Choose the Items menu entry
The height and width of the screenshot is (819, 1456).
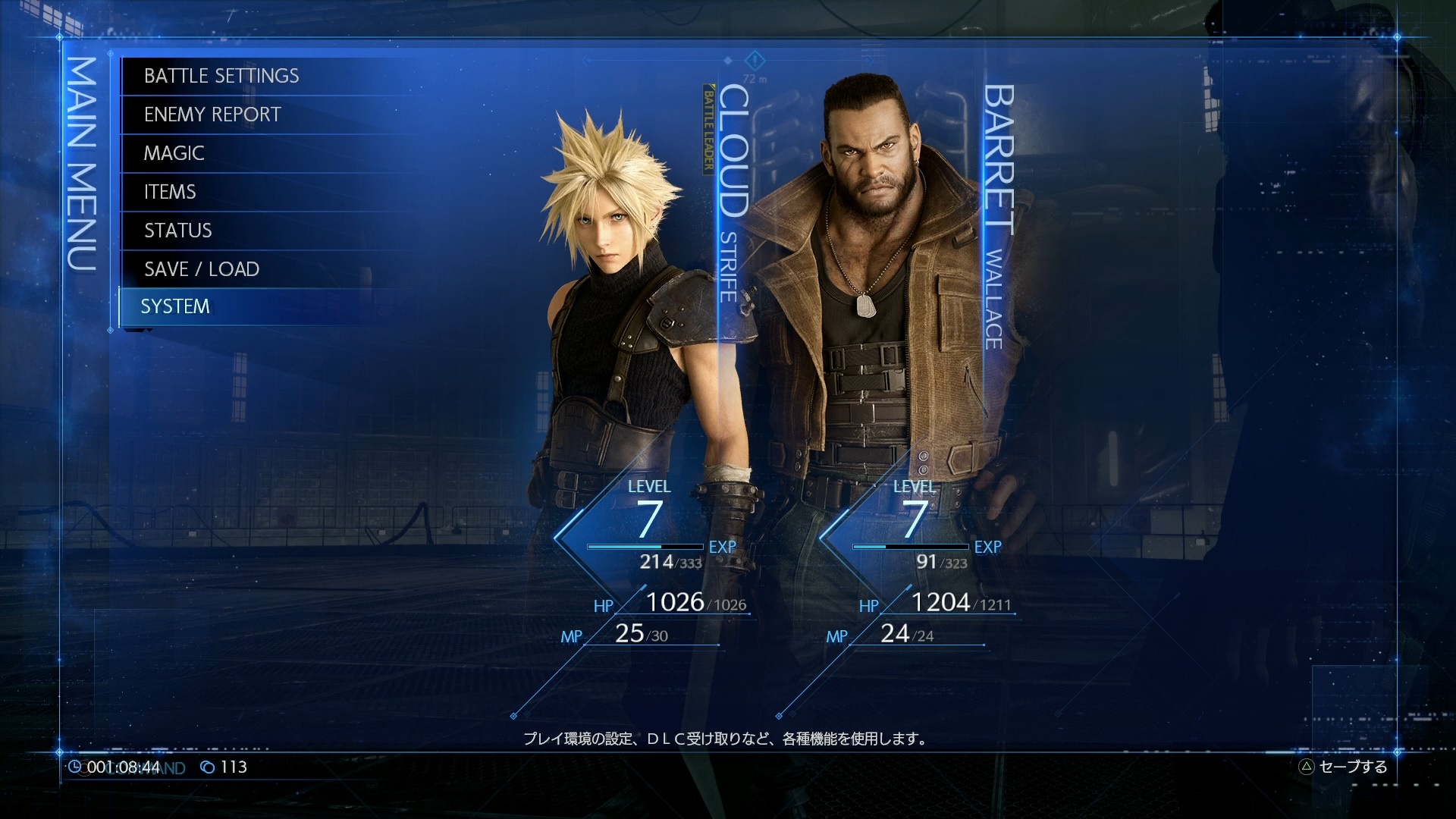pos(170,192)
